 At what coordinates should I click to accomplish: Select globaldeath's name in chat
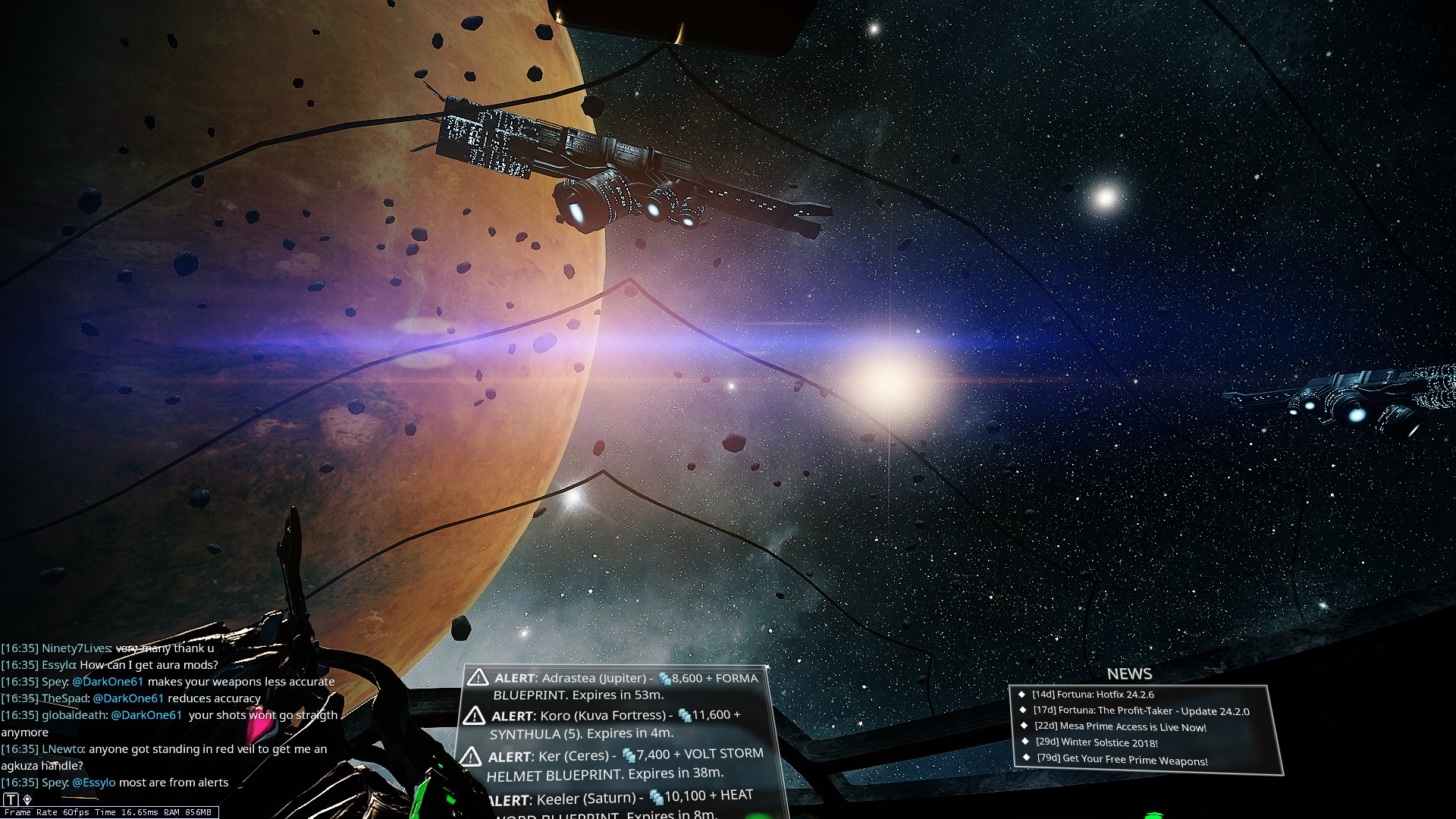point(74,715)
